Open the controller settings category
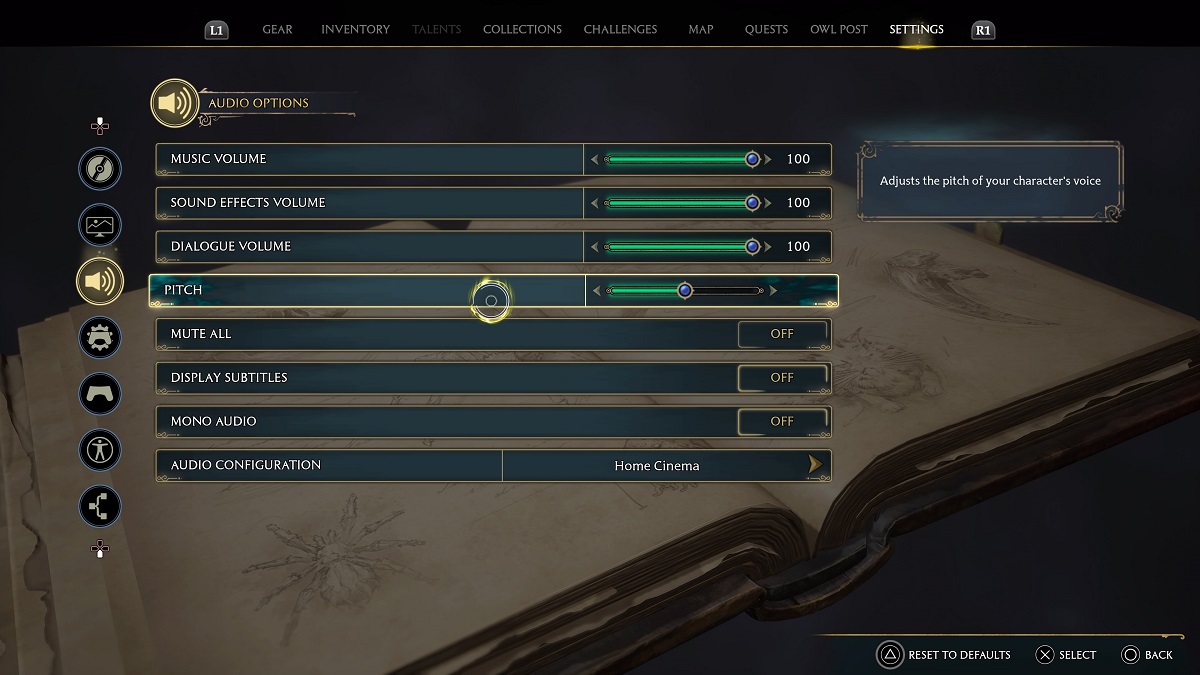The image size is (1200, 675). 100,393
